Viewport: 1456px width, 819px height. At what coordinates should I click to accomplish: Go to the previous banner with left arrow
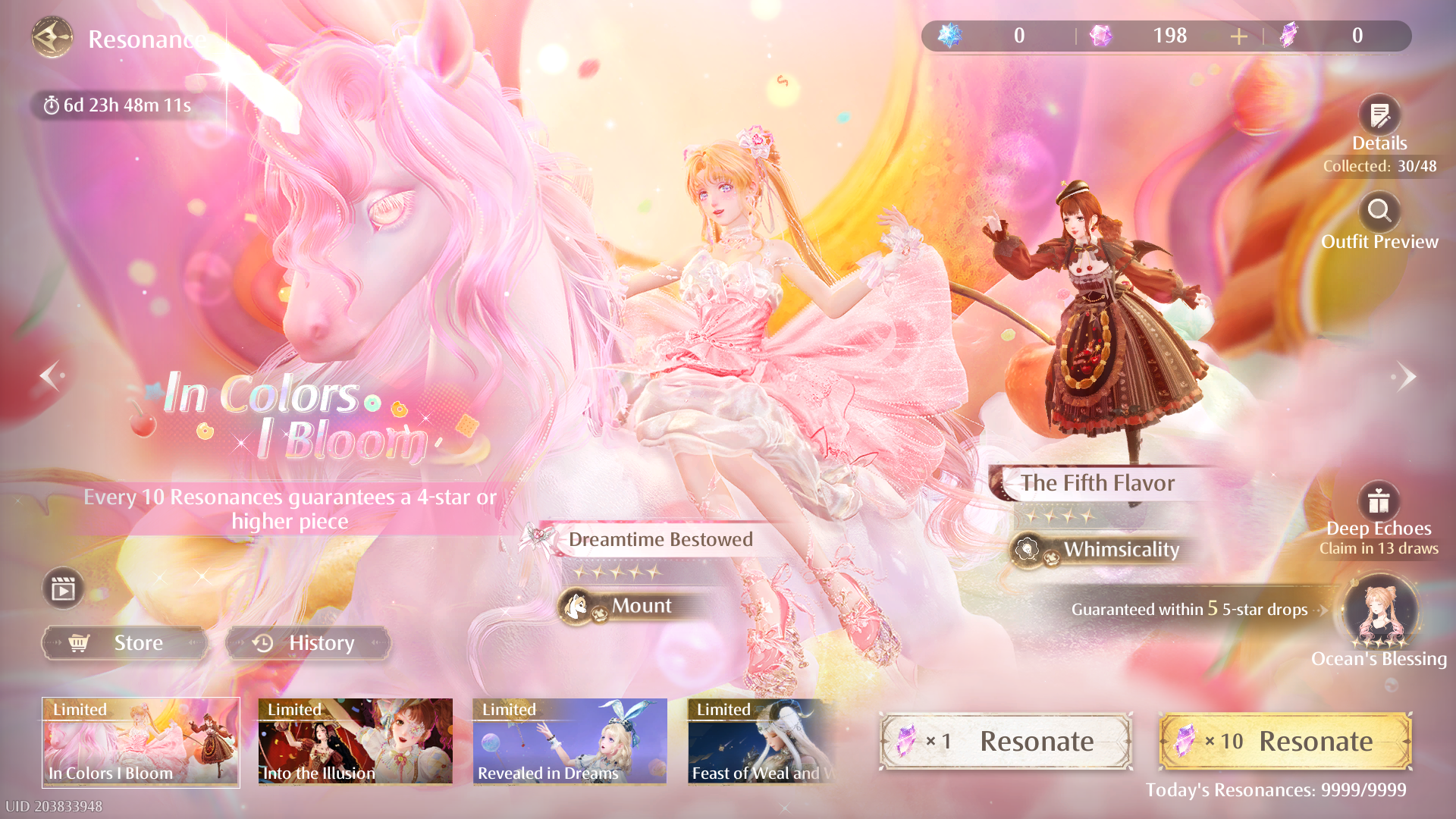click(51, 375)
